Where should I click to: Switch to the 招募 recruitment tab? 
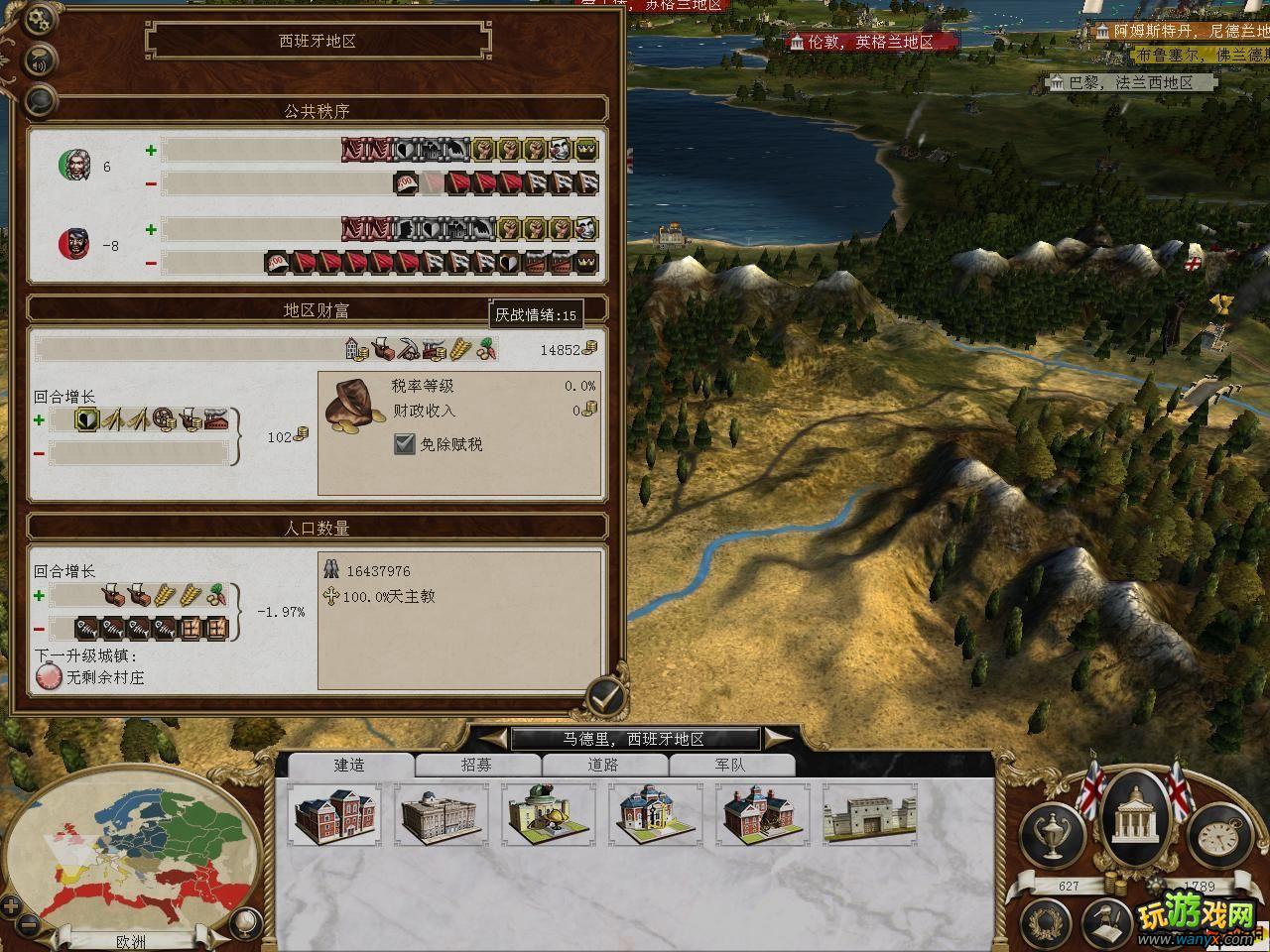(x=476, y=765)
